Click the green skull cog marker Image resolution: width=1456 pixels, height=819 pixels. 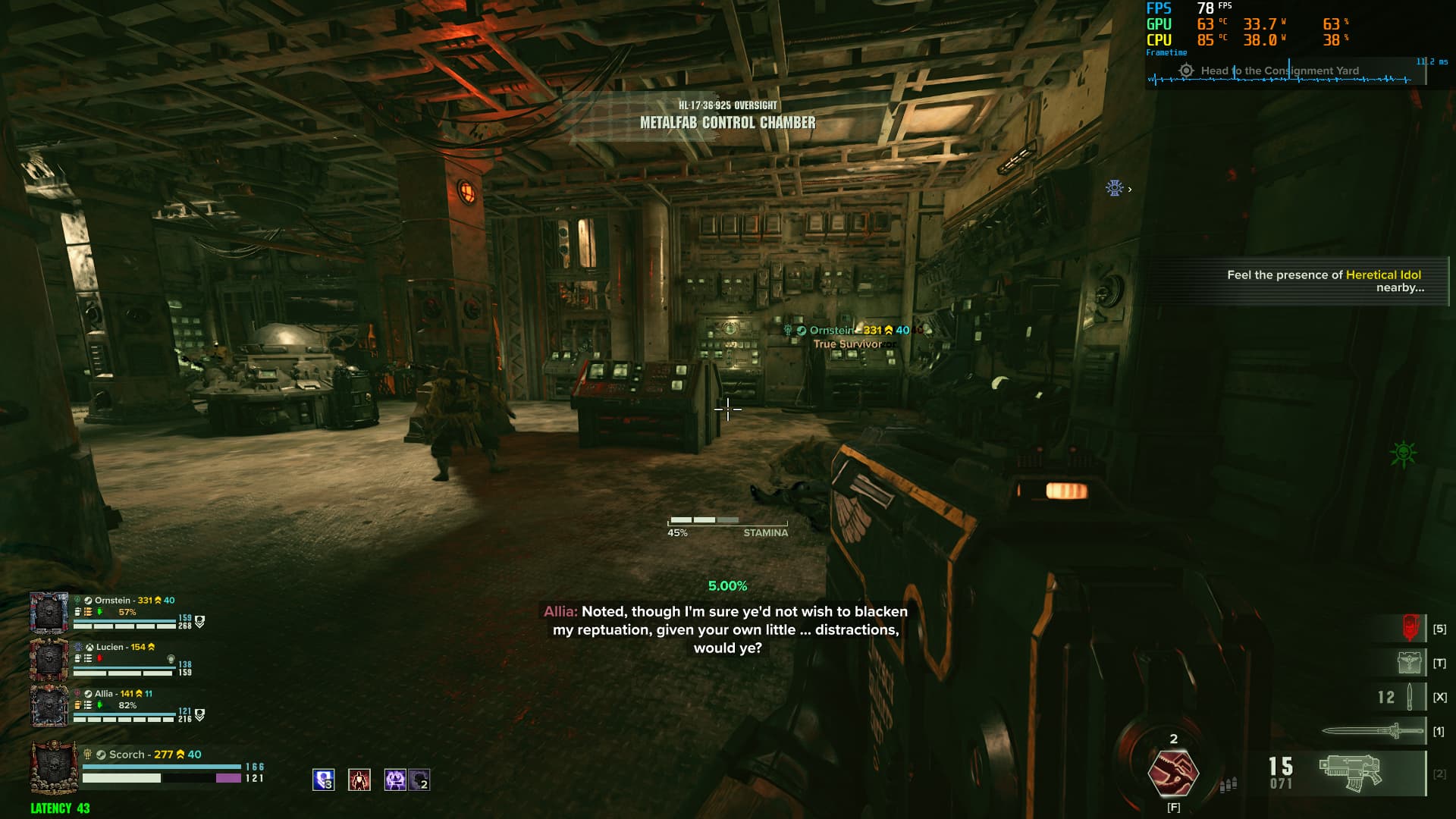coord(1403,453)
